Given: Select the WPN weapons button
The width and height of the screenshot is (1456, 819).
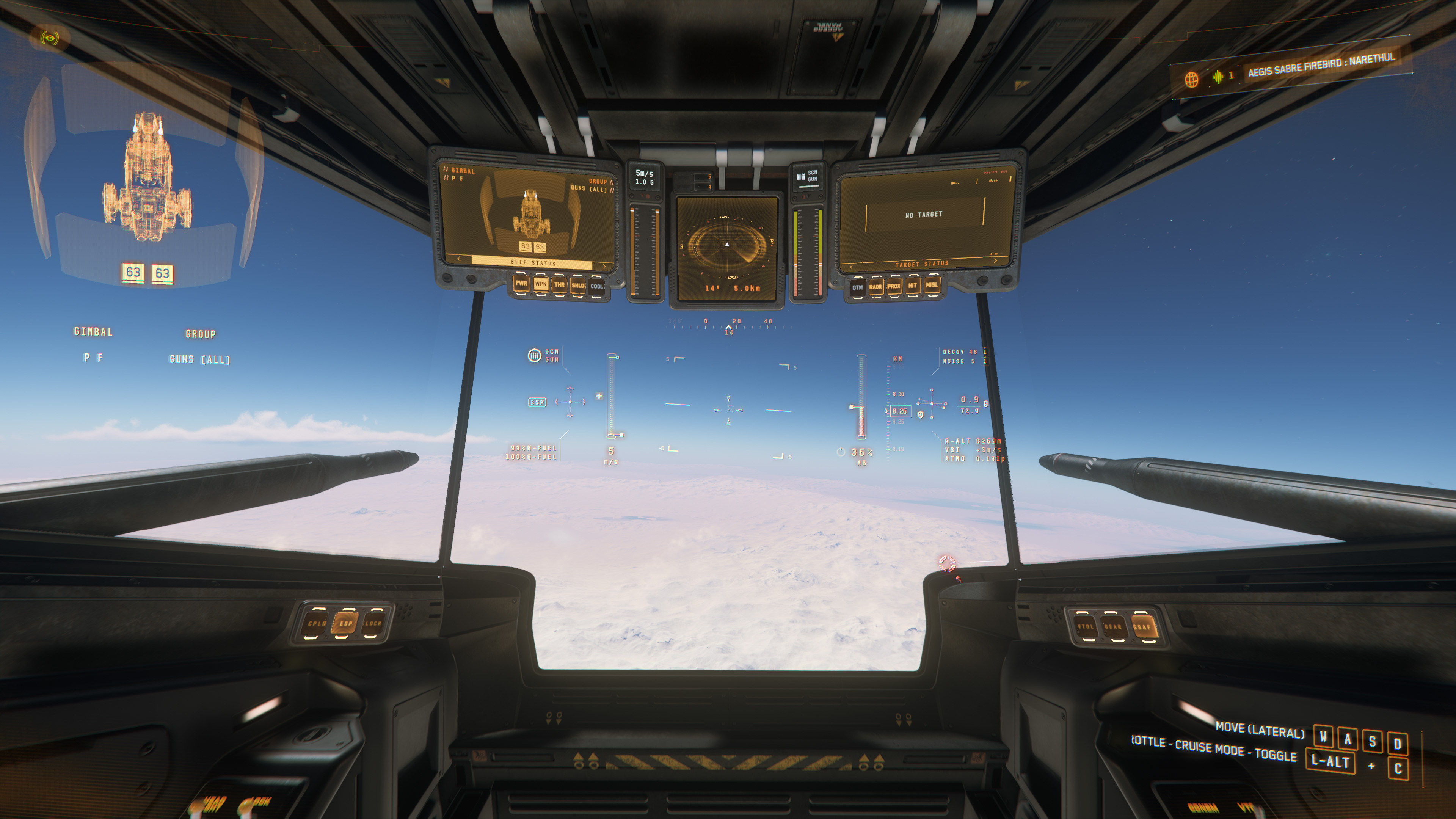Looking at the screenshot, I should click(540, 284).
